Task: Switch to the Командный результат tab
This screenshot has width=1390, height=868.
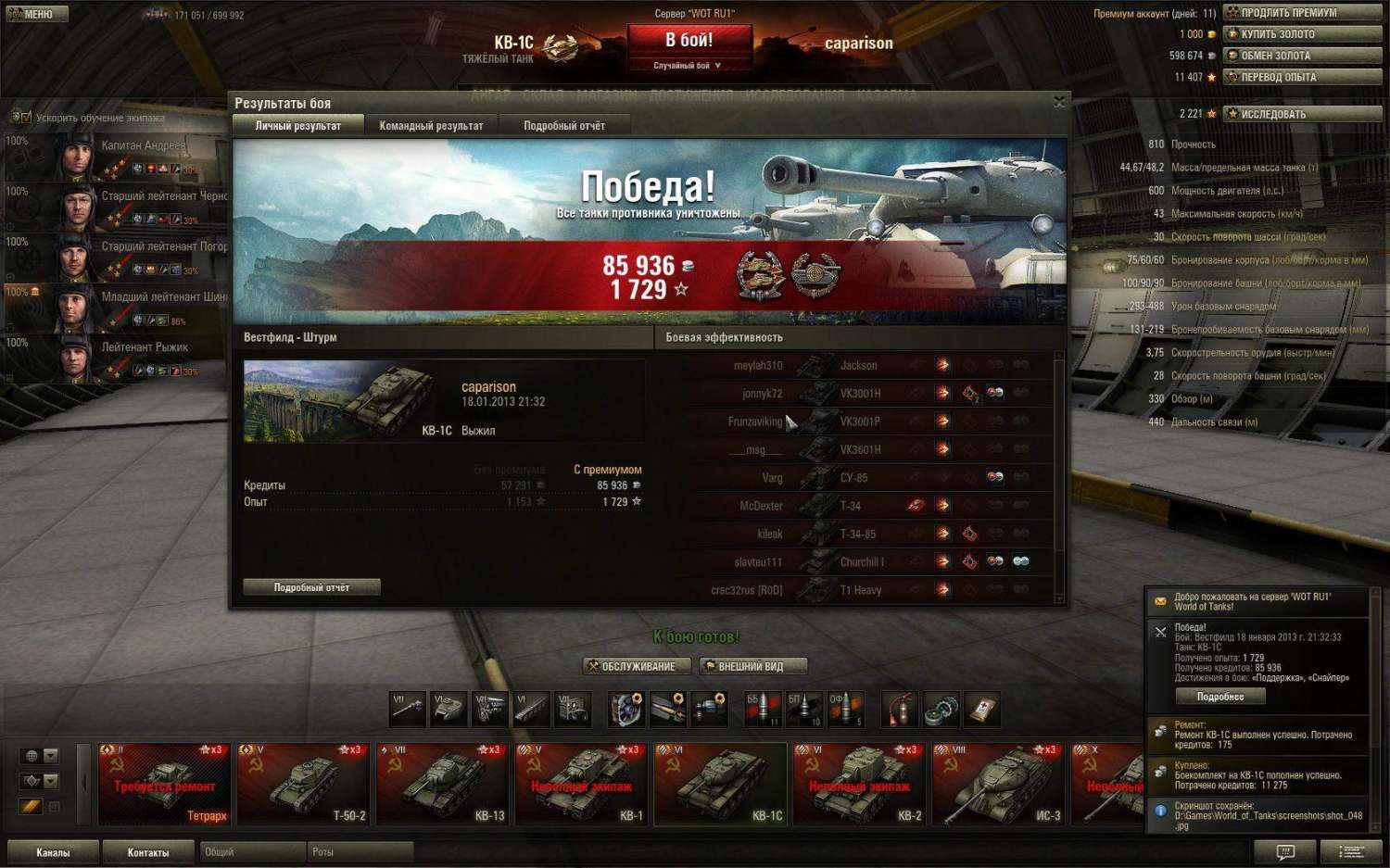Action: coord(431,126)
